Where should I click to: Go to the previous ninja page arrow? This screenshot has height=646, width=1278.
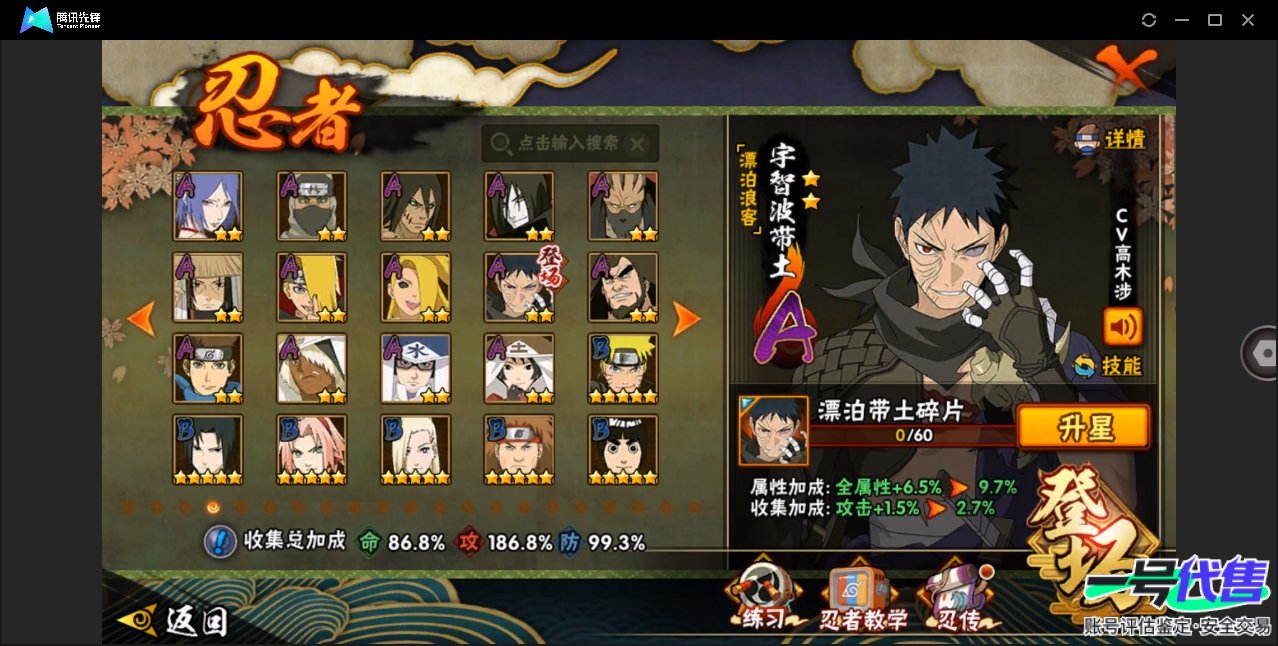point(142,319)
